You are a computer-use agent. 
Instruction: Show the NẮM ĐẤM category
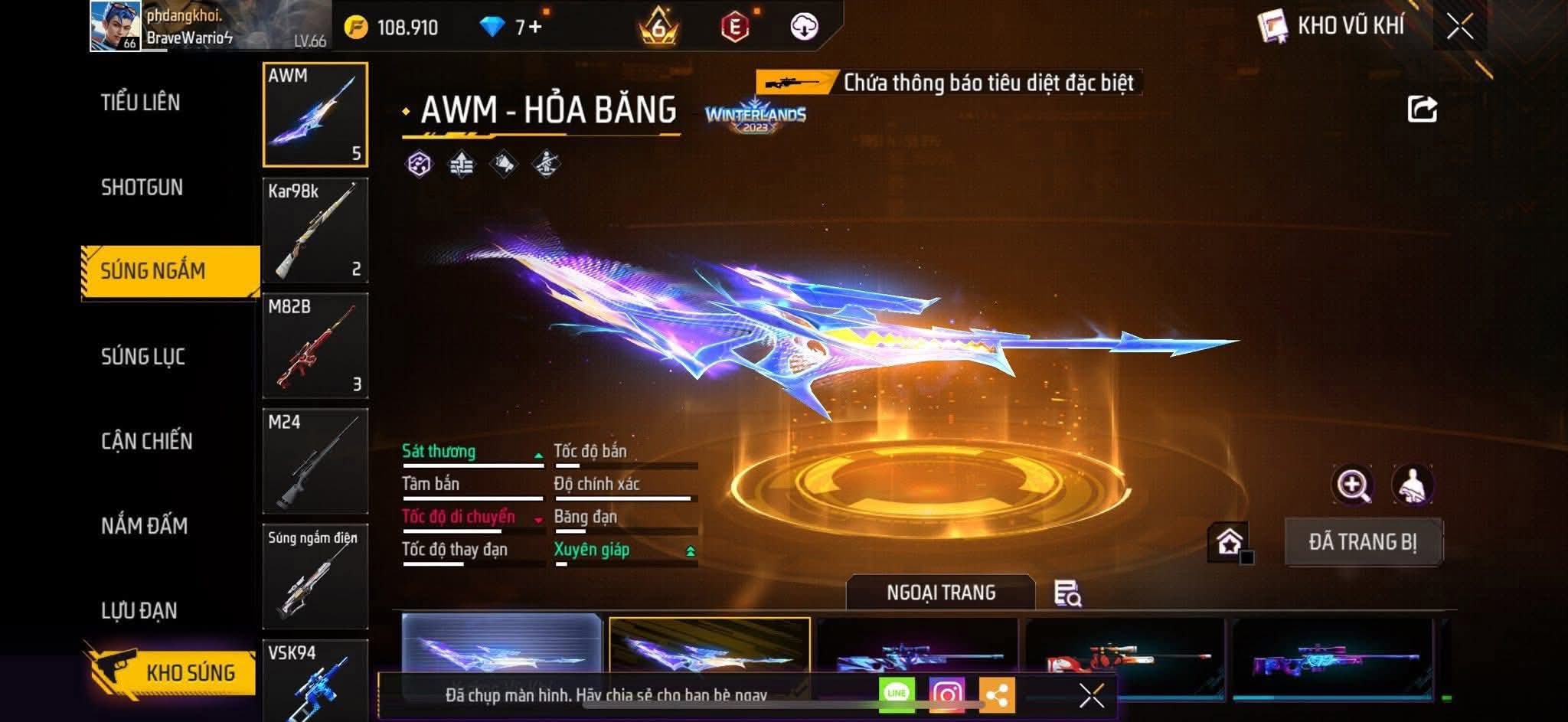tap(145, 526)
